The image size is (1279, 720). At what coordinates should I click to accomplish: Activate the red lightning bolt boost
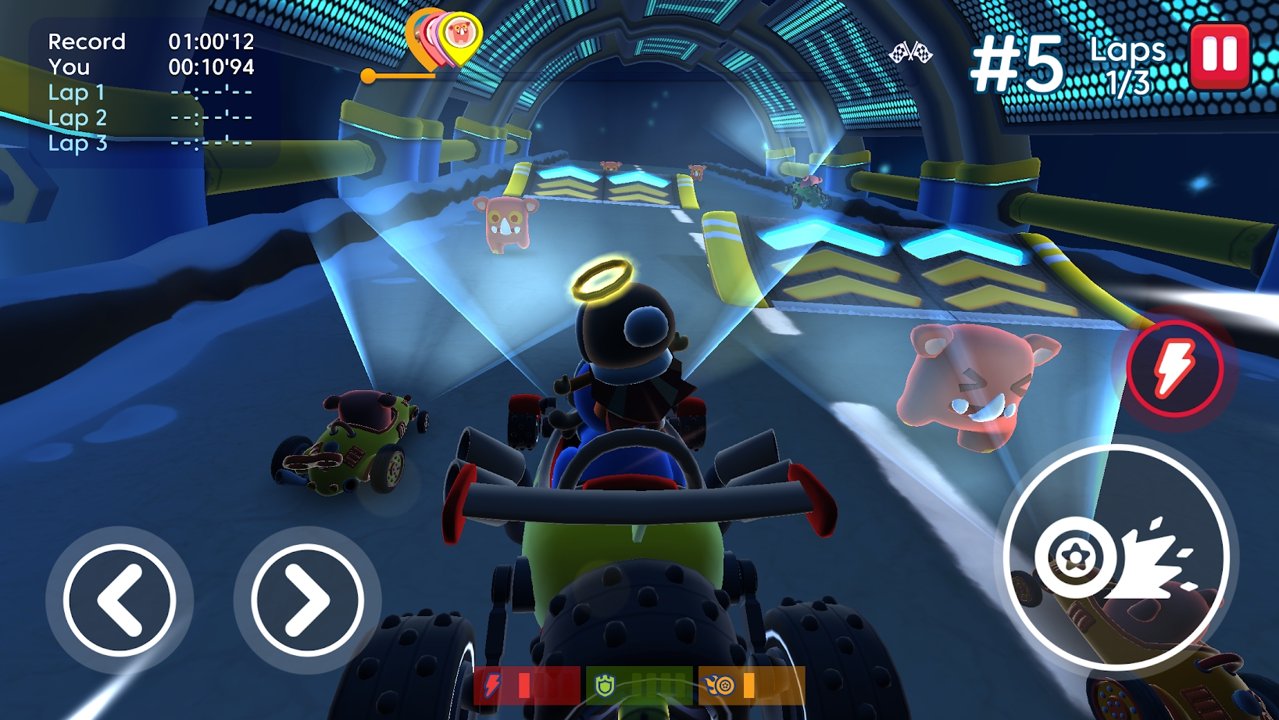point(1174,369)
